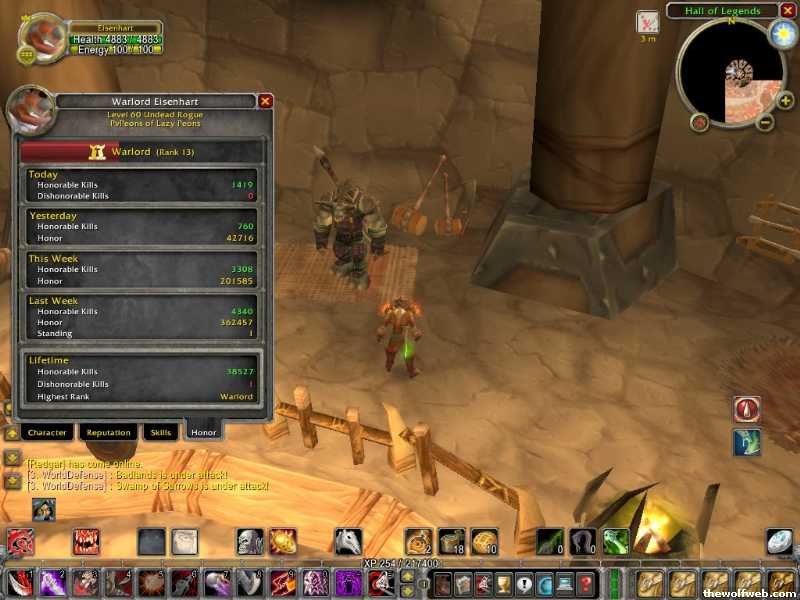Viewport: 800px width, 600px height.
Task: Show the Skills tab
Action: 161,432
